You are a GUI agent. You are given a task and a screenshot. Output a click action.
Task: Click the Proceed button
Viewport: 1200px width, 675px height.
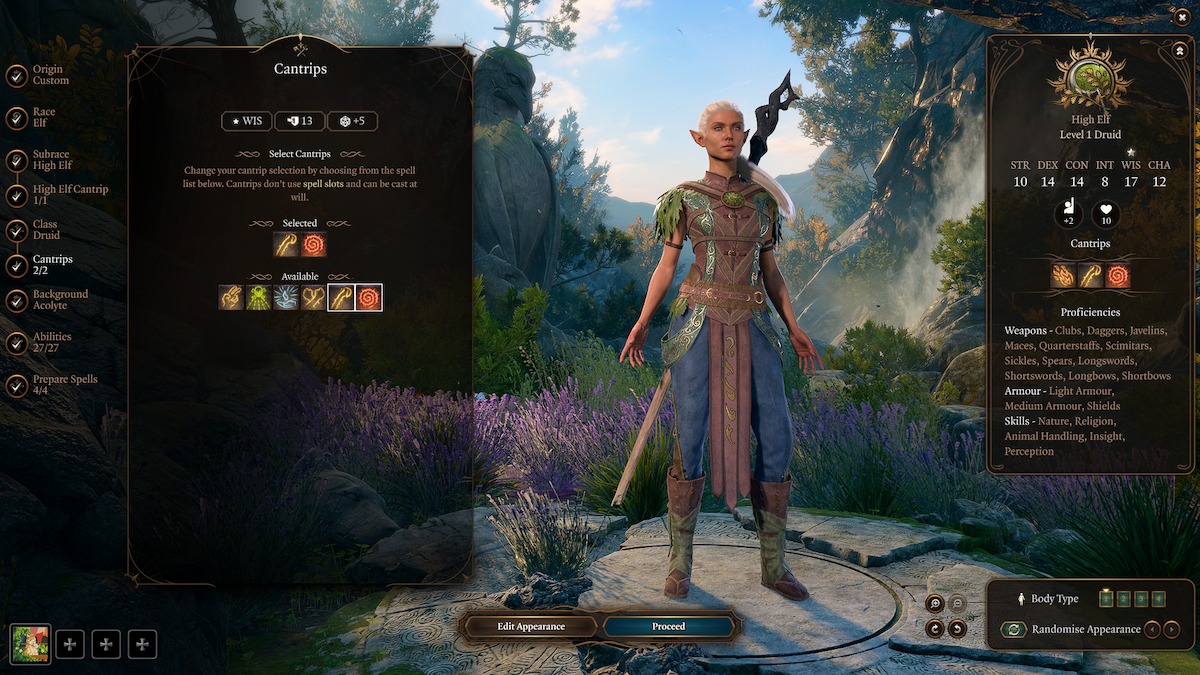coord(668,627)
